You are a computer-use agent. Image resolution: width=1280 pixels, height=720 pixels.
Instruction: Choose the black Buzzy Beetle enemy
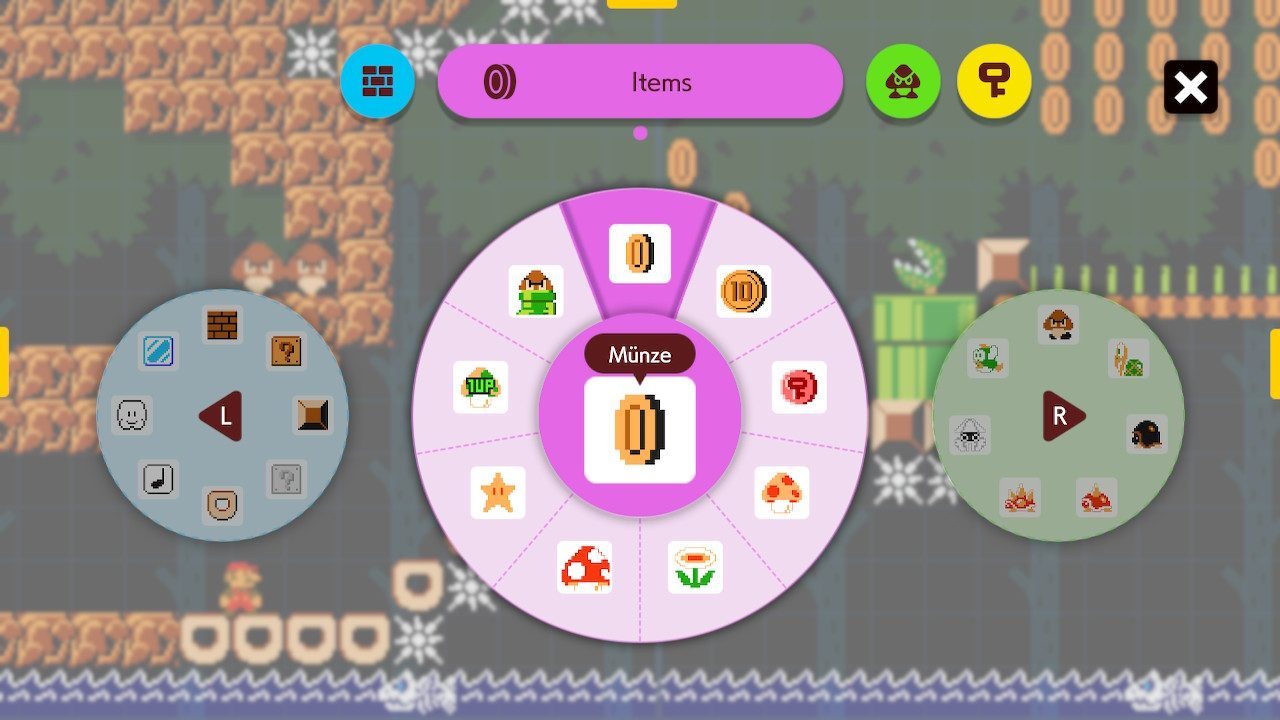(x=1146, y=434)
